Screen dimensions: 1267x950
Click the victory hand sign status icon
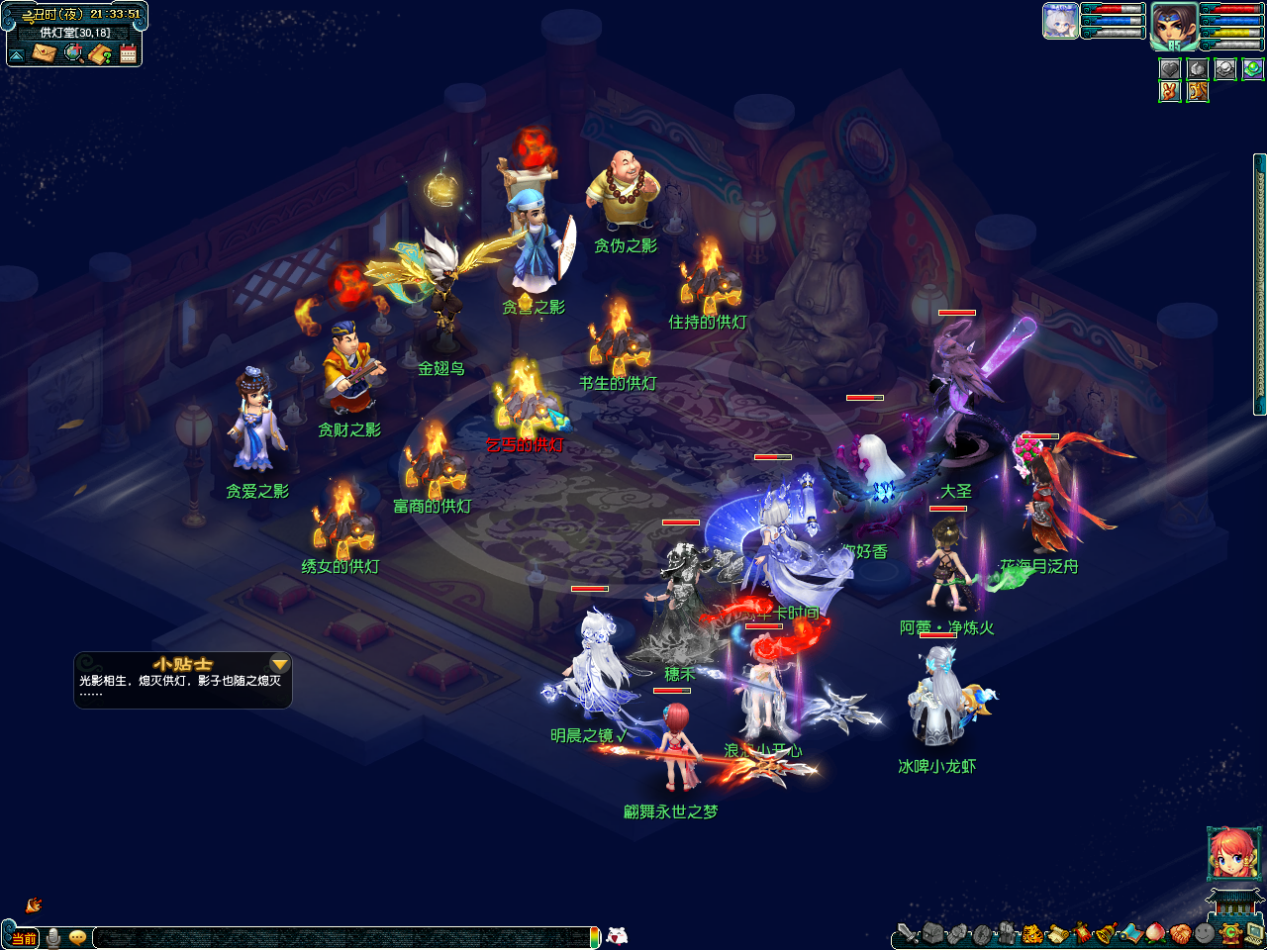tap(1170, 92)
